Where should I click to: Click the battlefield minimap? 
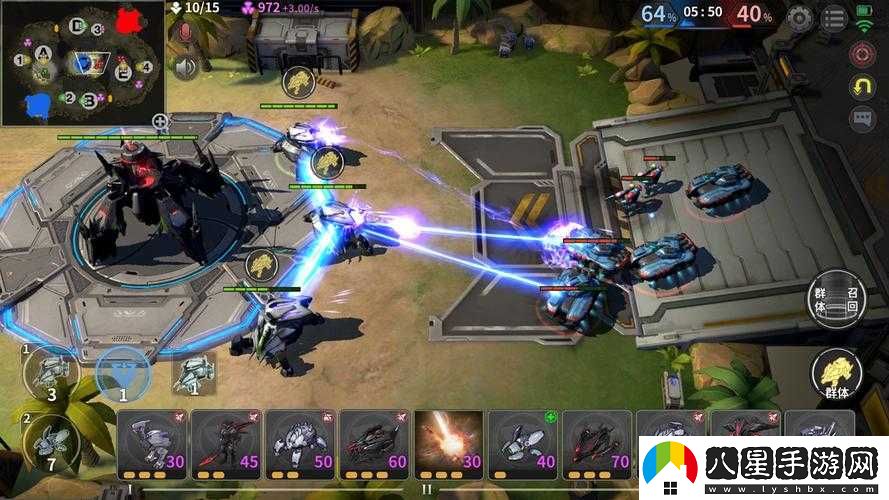point(82,62)
